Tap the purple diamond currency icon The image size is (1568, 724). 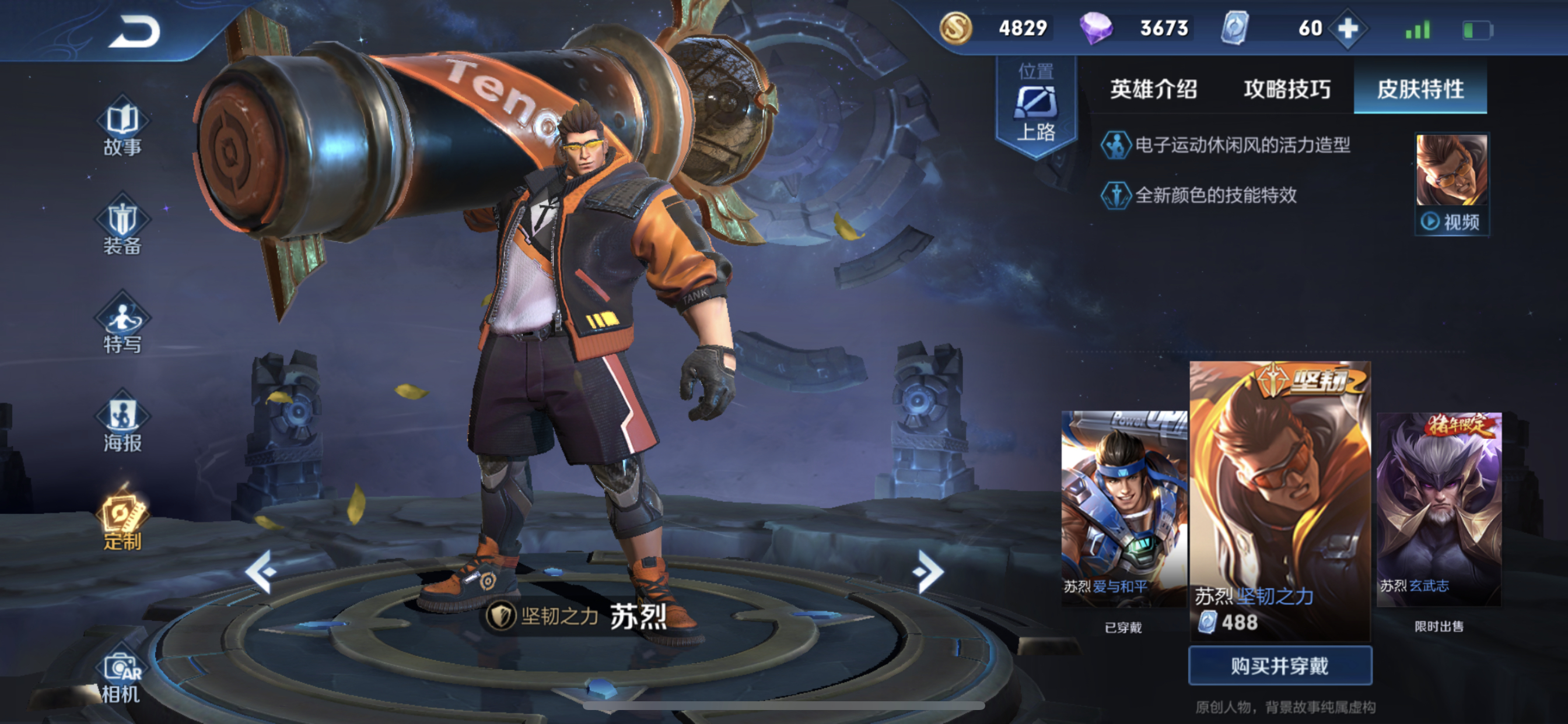(1096, 28)
